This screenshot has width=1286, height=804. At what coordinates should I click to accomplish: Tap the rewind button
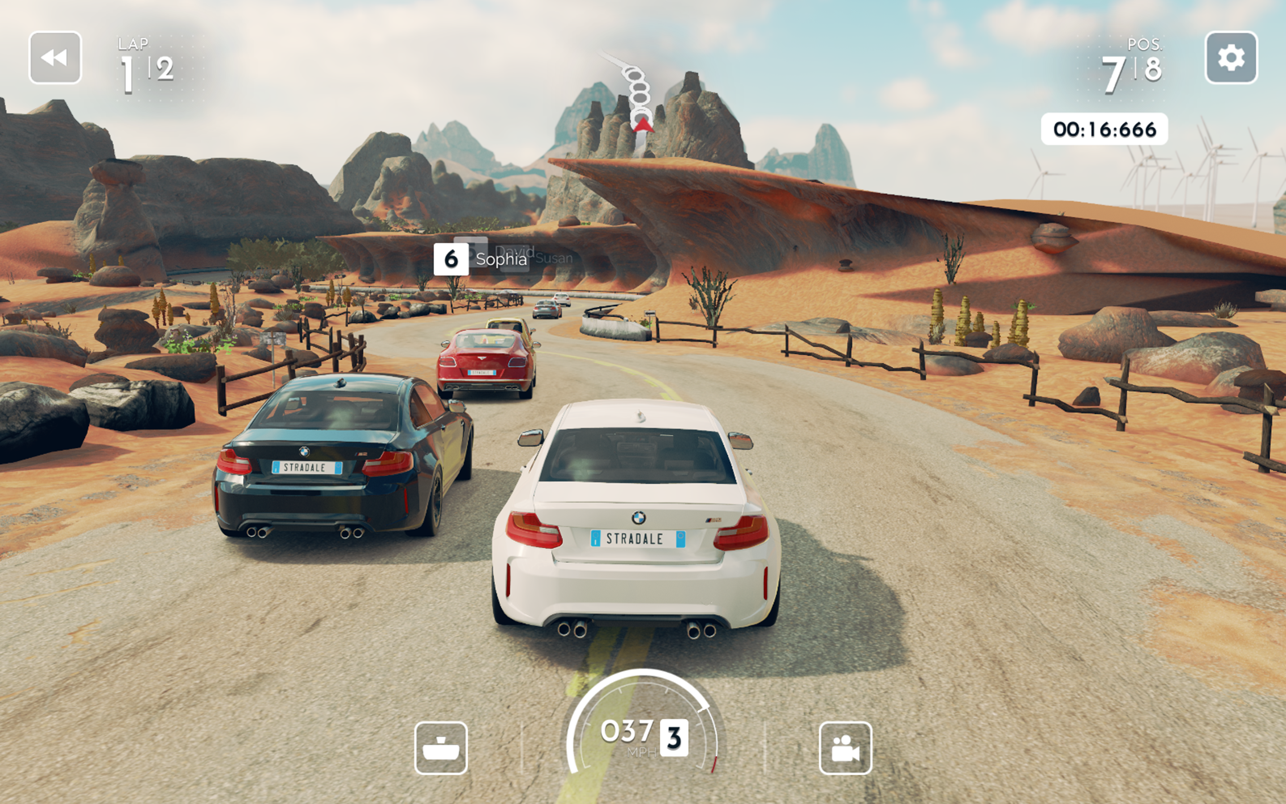coord(55,58)
